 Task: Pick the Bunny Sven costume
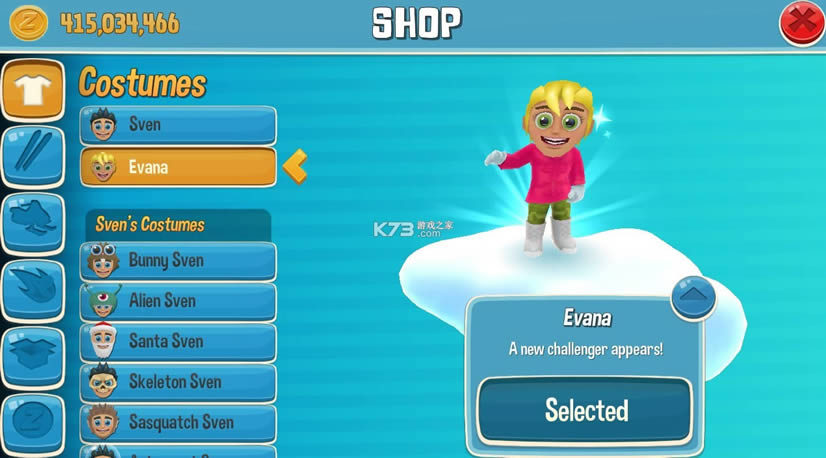(x=178, y=261)
